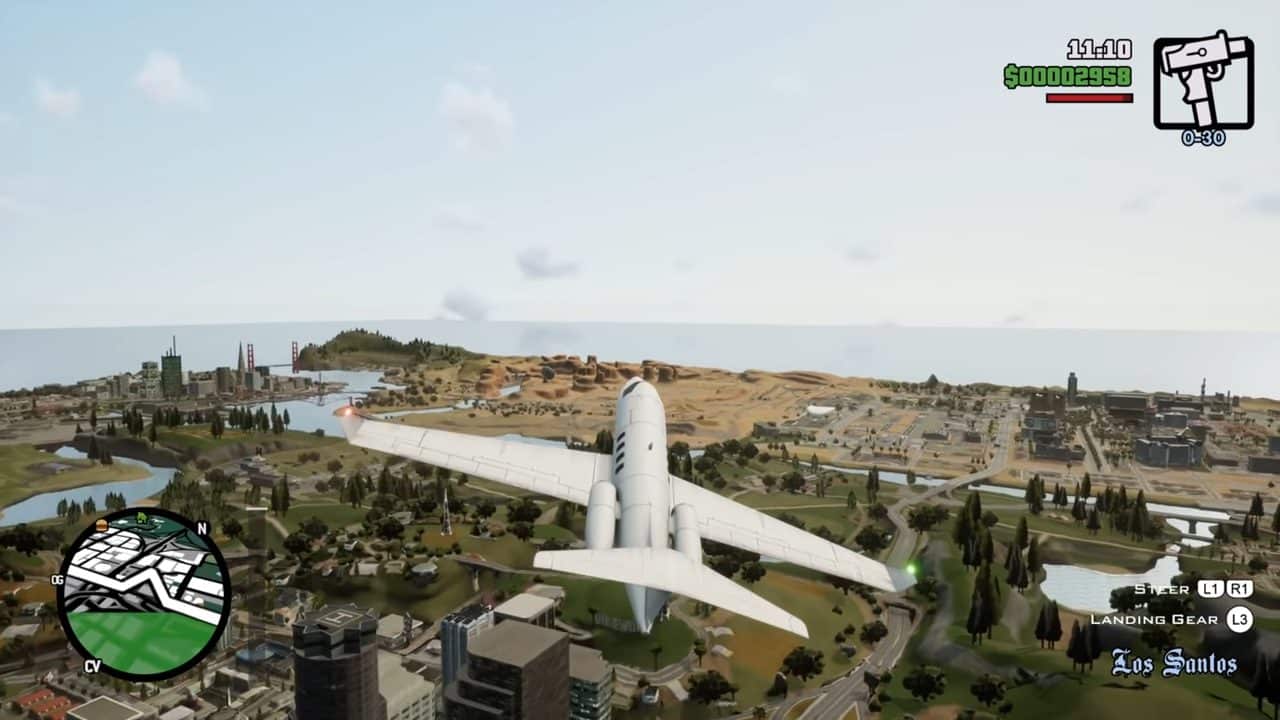Click the Landing Gear text label
1280x720 pixels.
(1153, 619)
